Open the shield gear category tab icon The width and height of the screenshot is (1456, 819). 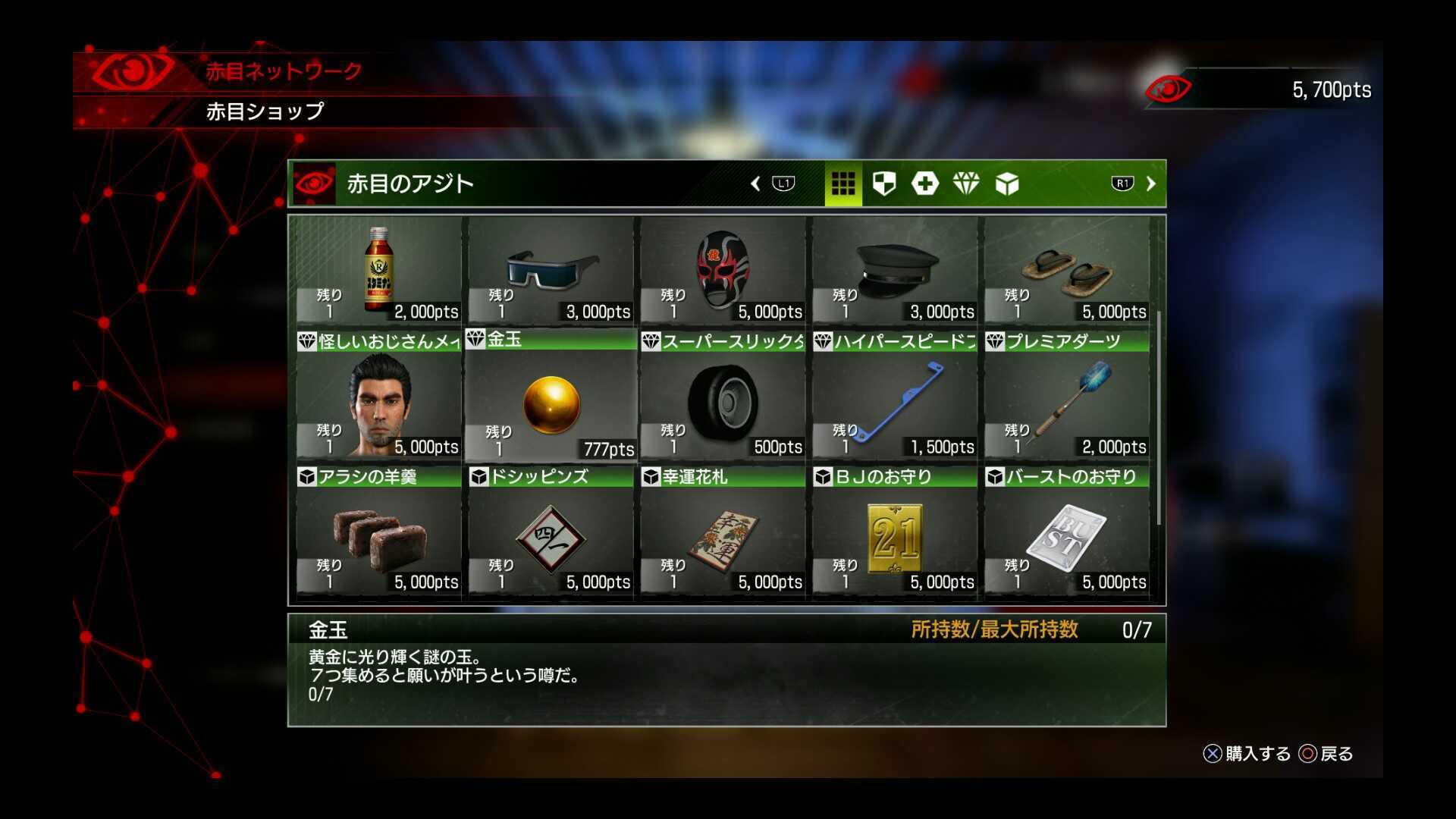(885, 184)
